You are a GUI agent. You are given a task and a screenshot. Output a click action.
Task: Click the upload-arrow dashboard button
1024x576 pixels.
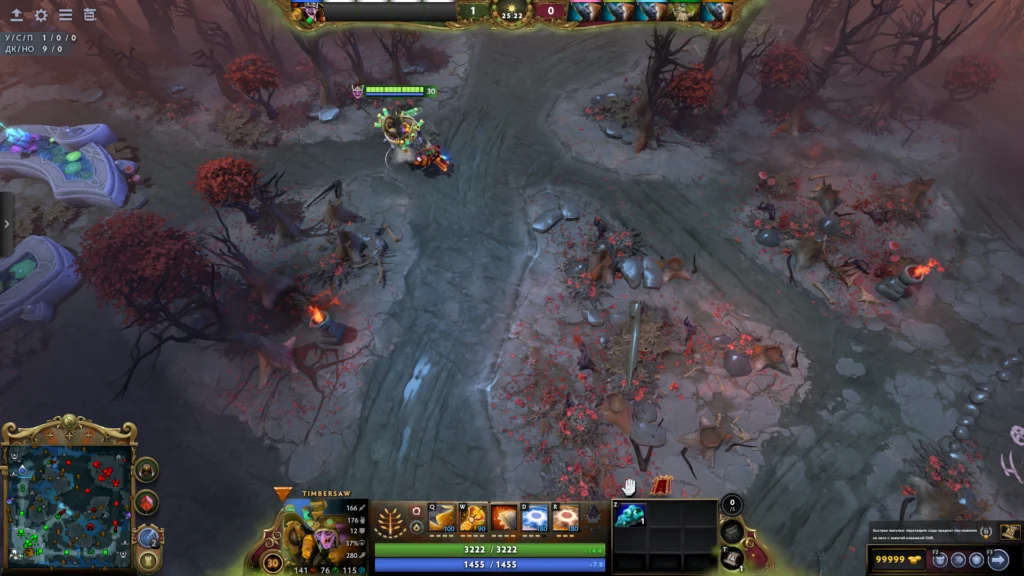[17, 15]
